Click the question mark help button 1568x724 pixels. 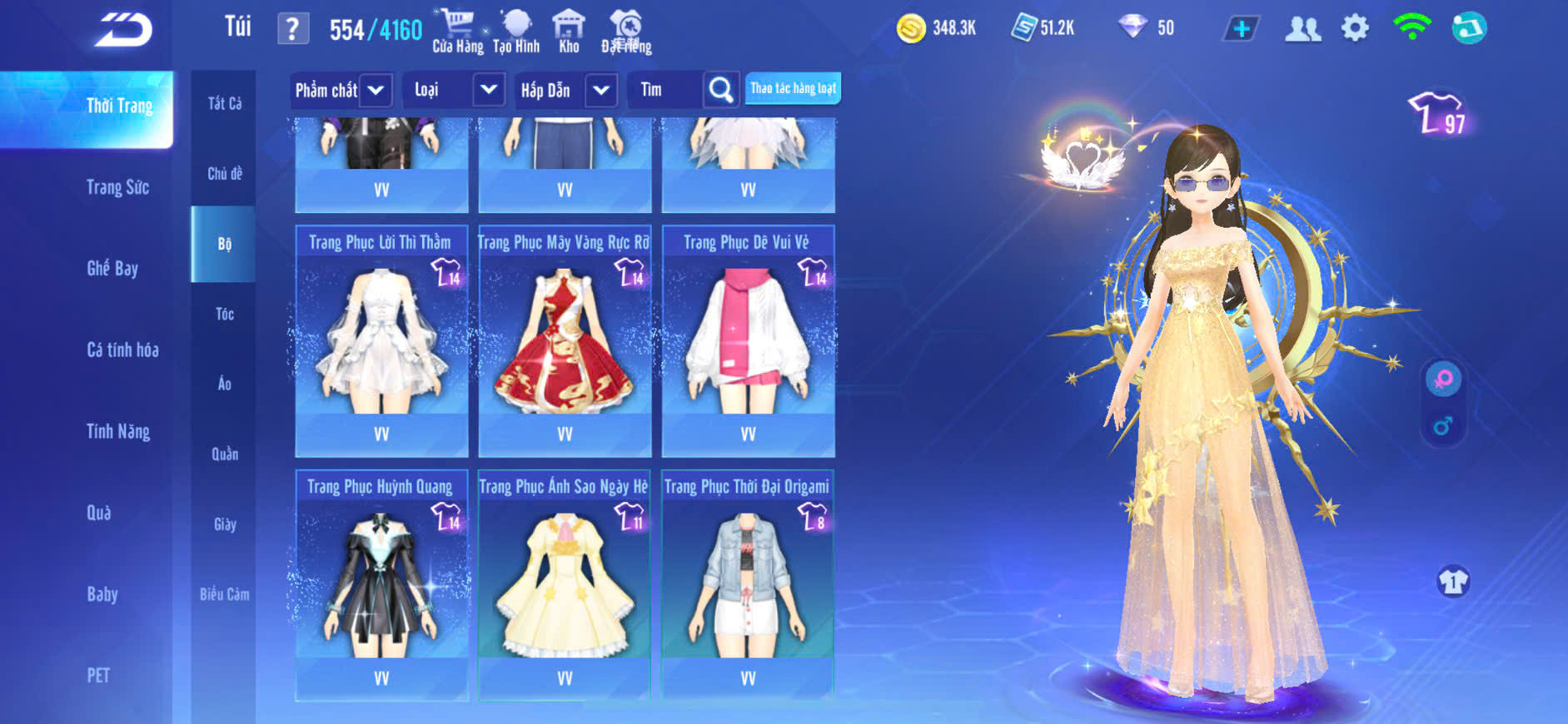(292, 30)
